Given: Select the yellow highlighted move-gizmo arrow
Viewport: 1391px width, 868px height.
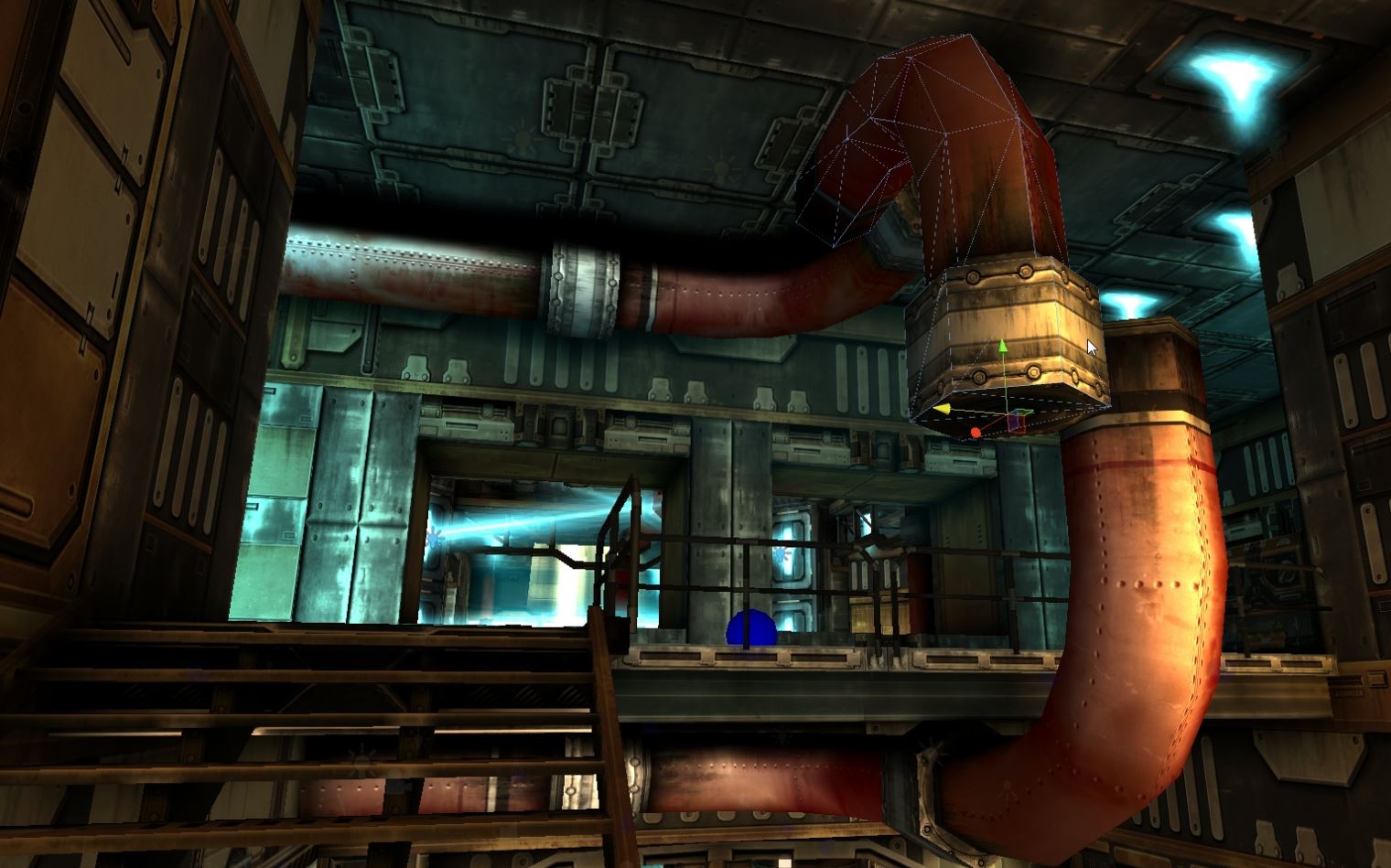Looking at the screenshot, I should (x=942, y=409).
